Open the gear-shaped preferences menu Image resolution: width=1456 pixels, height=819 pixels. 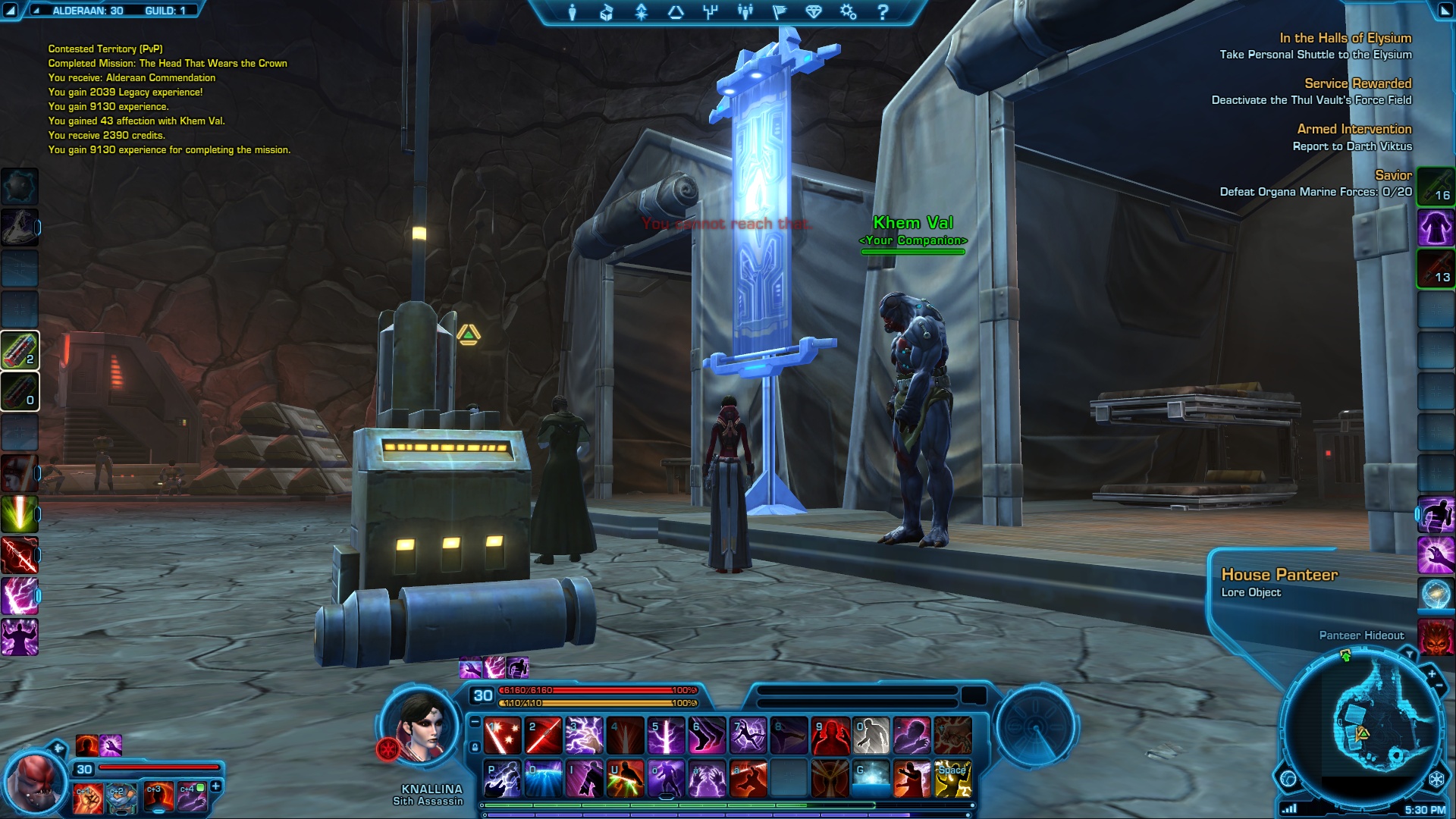tap(848, 12)
